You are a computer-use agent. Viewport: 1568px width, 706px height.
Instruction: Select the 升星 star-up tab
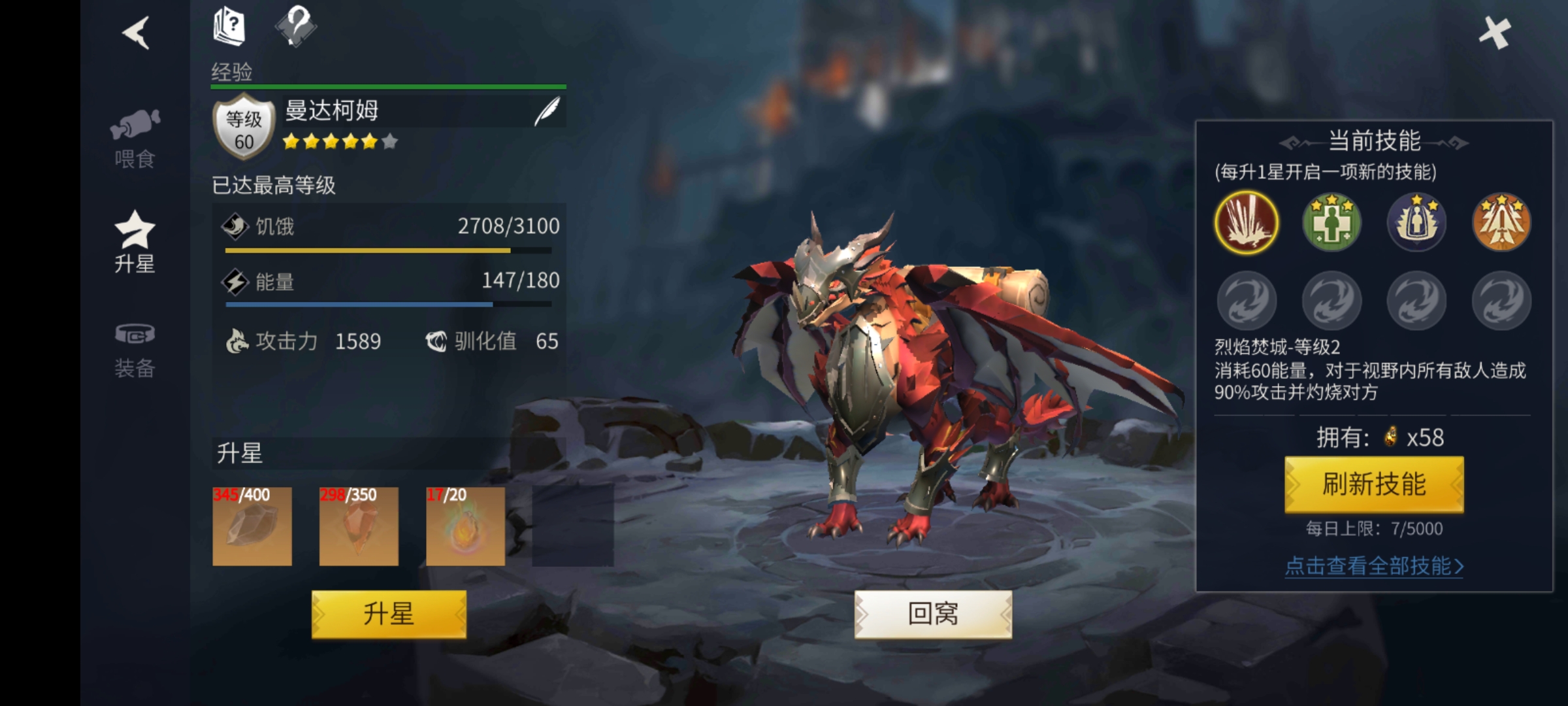tap(135, 243)
